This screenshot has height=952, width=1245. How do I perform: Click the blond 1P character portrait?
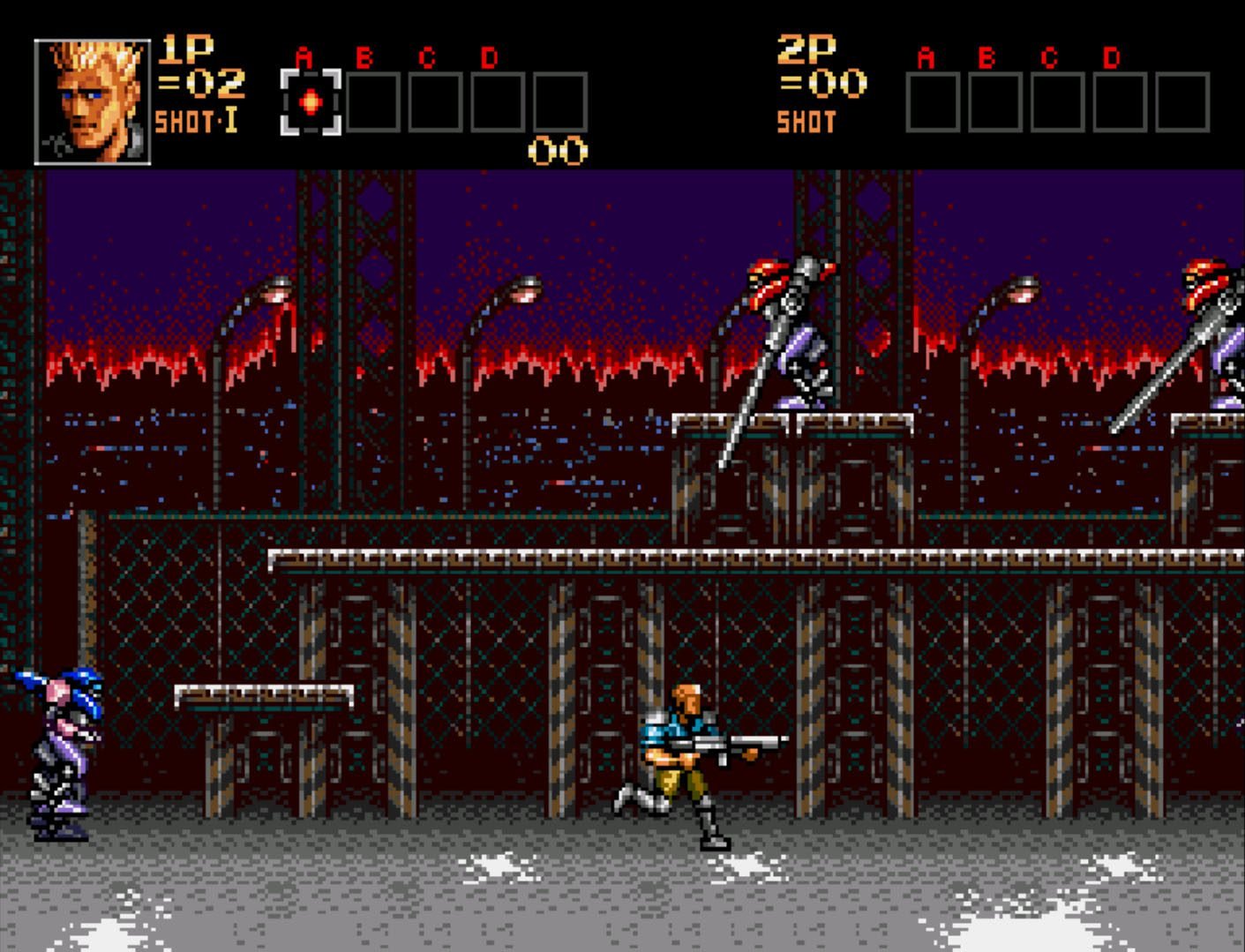[x=93, y=101]
